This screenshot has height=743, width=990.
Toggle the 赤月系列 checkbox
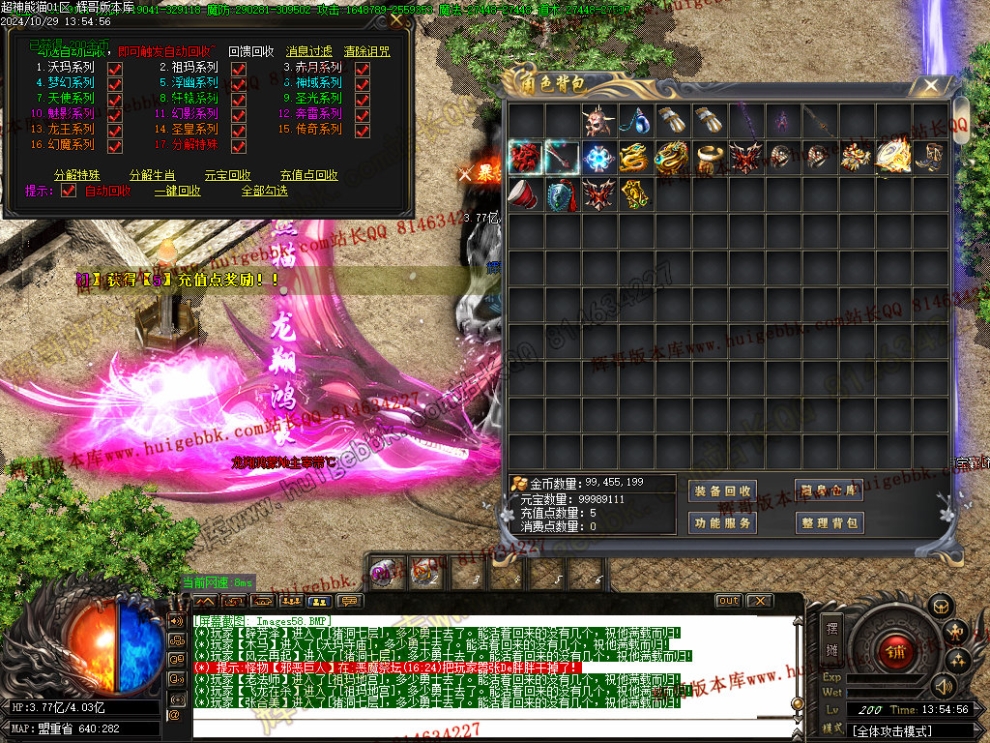point(362,68)
